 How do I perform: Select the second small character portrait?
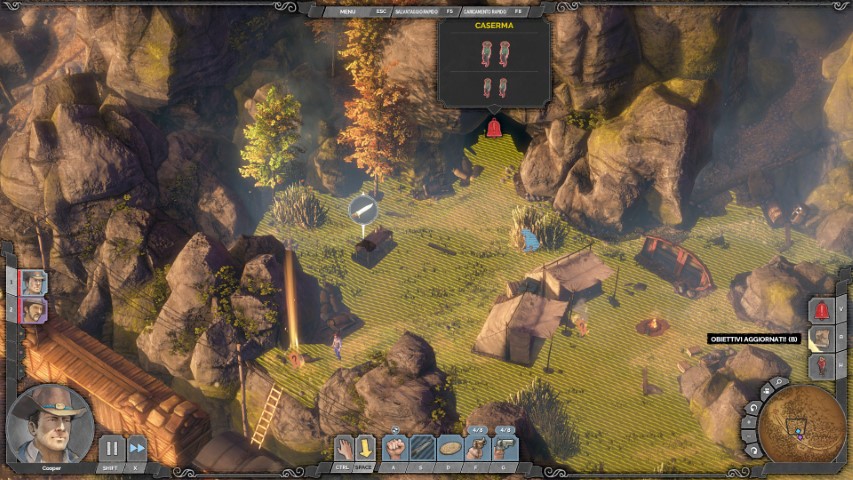point(34,310)
